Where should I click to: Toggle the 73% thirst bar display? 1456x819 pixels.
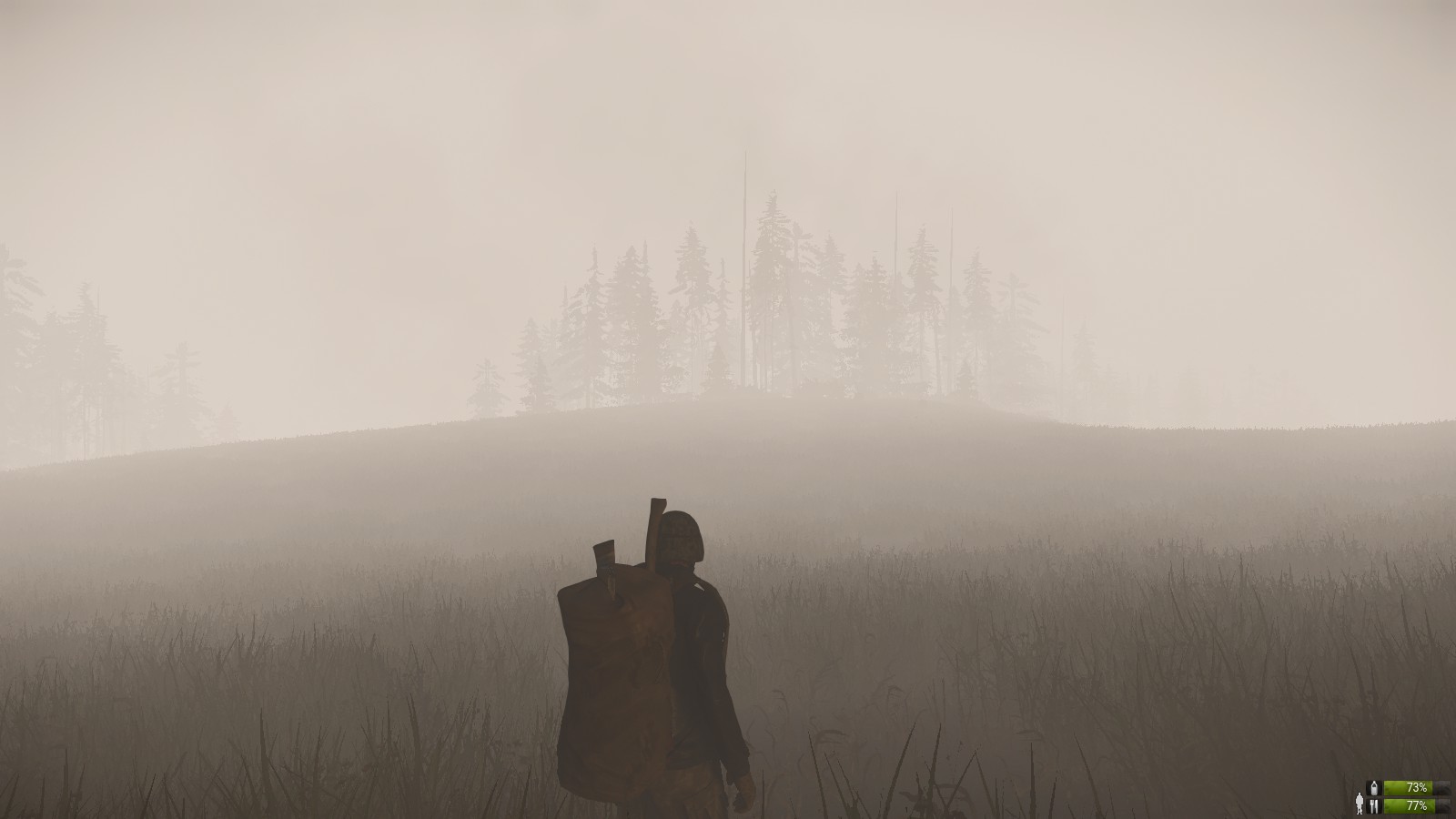coord(1409,786)
